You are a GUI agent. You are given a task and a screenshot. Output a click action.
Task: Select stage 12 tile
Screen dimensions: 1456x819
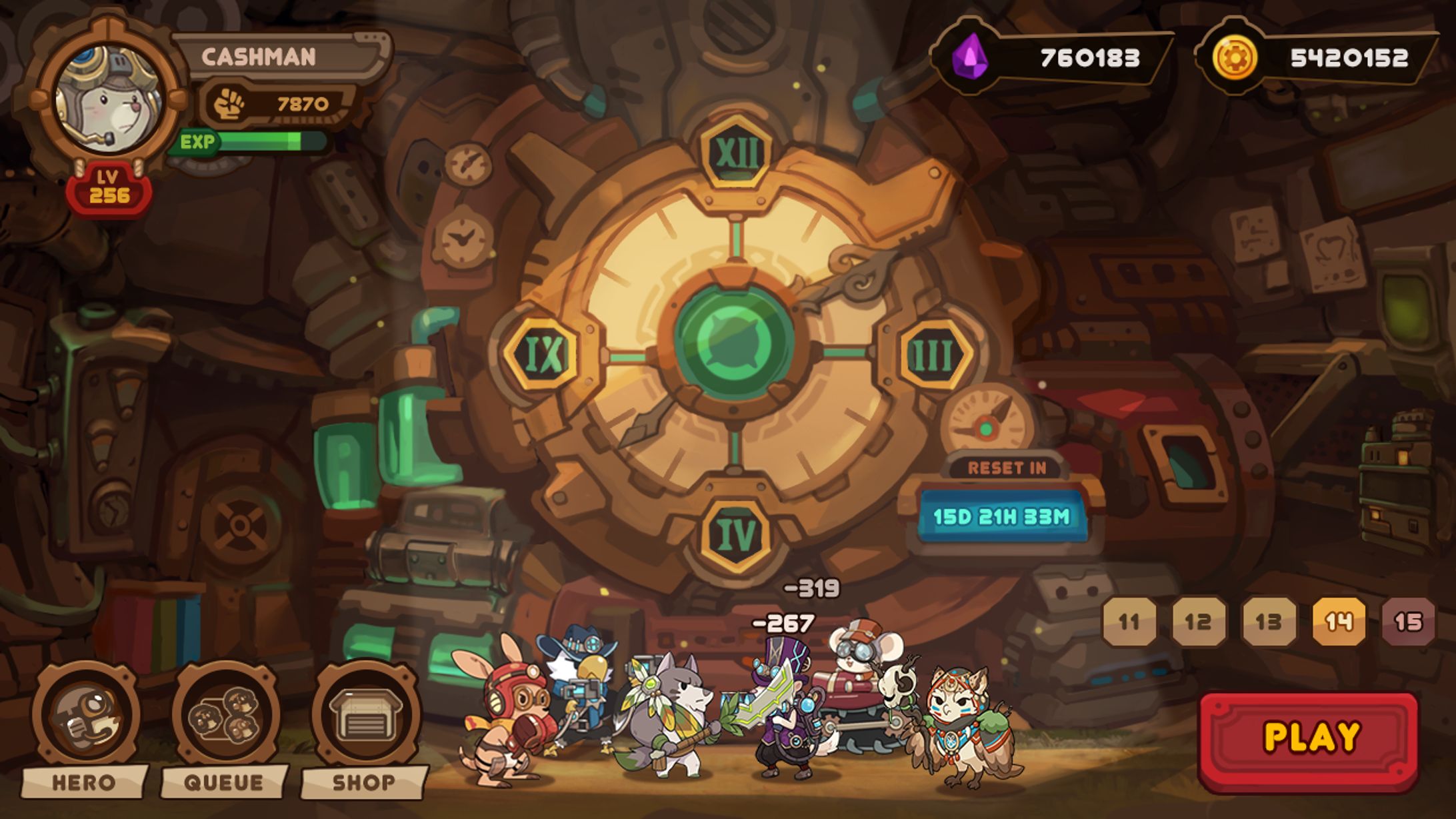[1199, 622]
